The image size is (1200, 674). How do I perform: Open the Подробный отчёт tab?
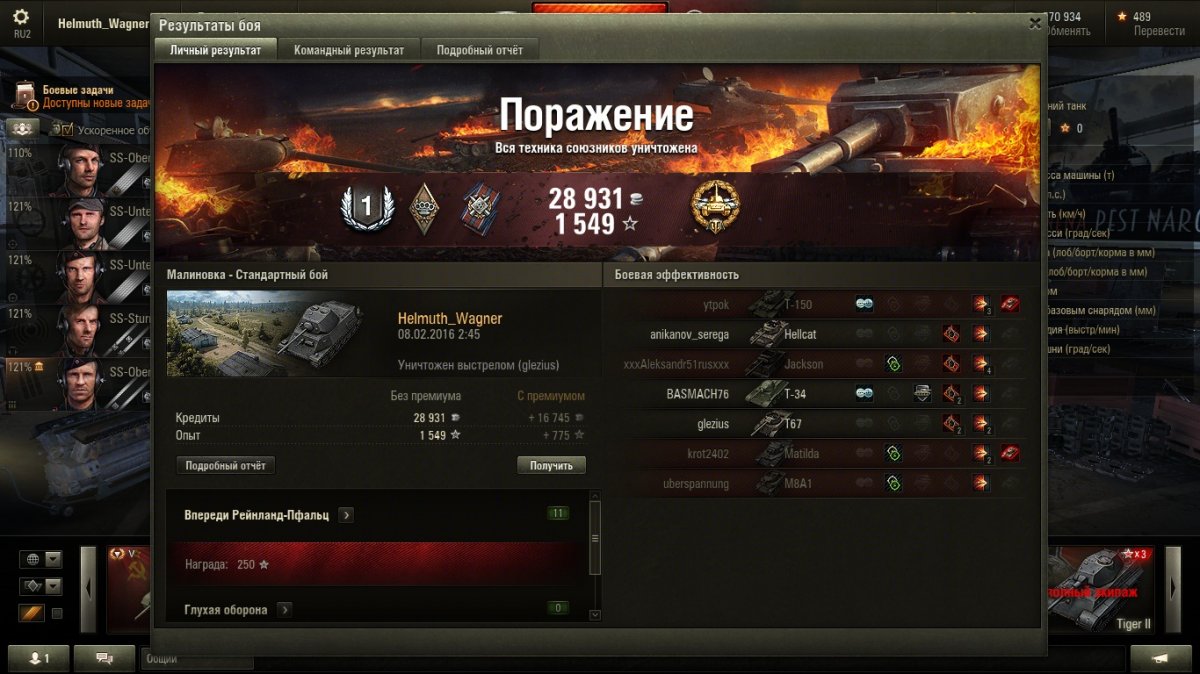coord(480,50)
